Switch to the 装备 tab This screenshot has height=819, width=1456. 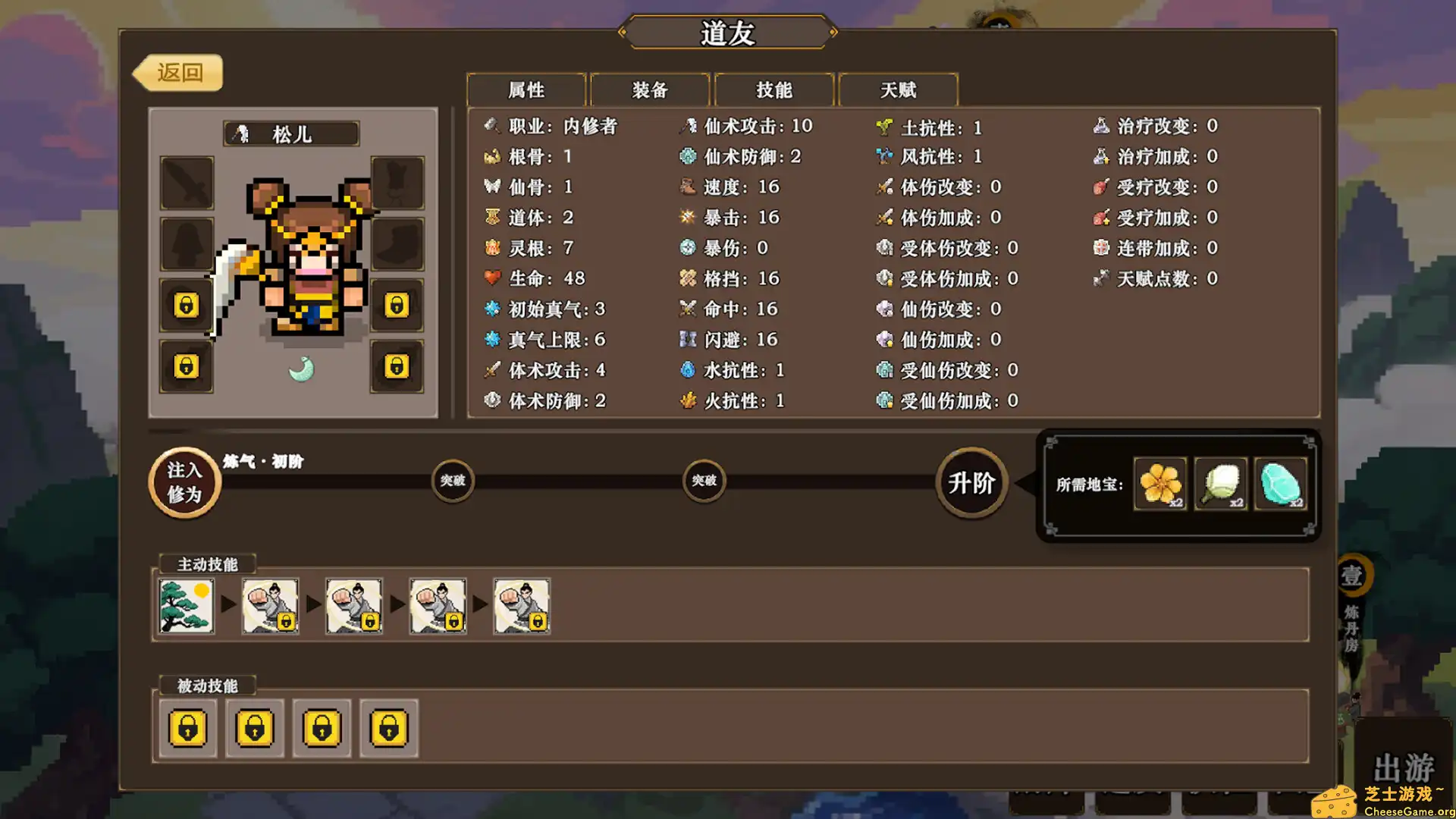(649, 89)
